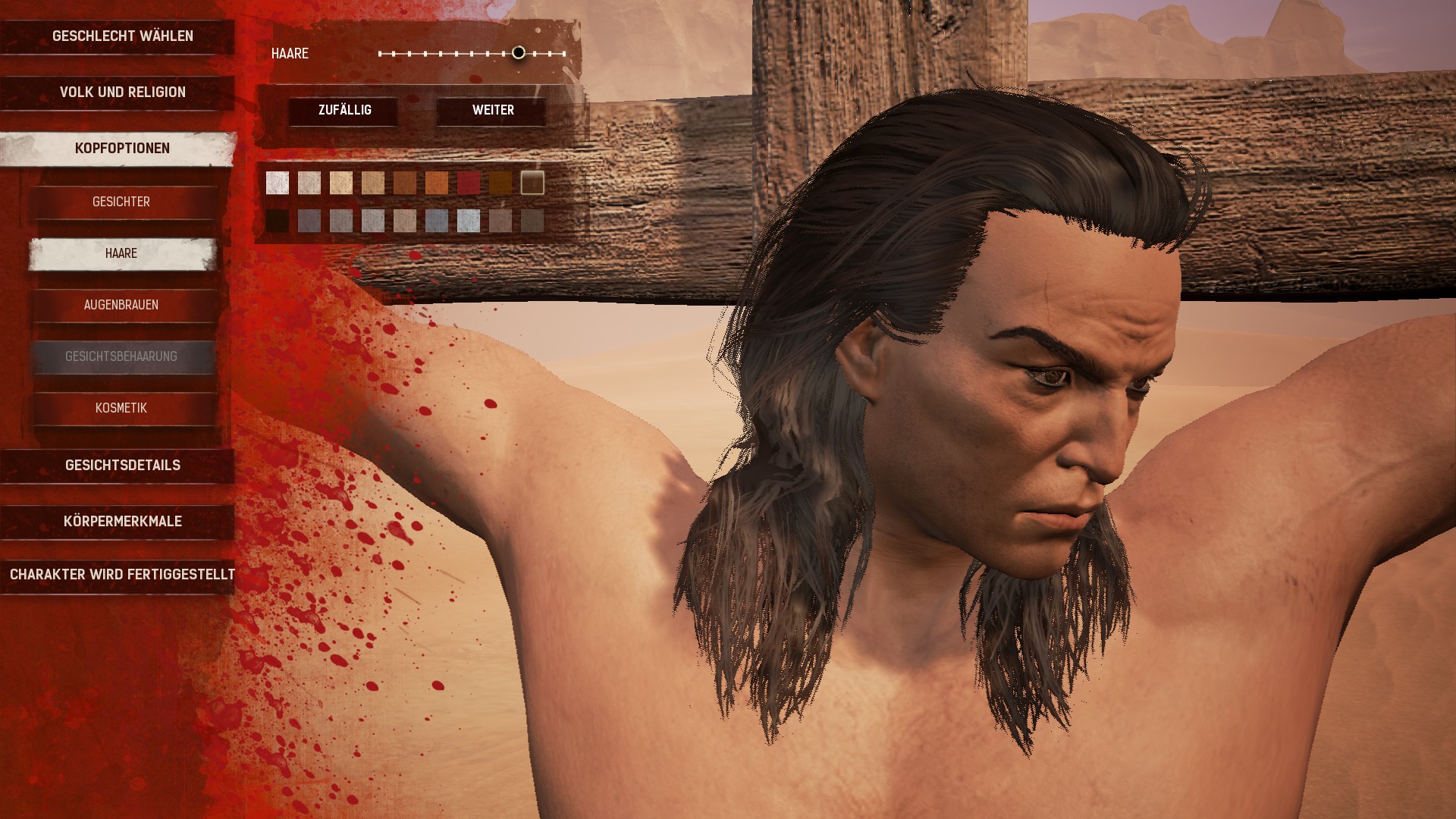This screenshot has width=1456, height=819.
Task: Open the Geschlecht wählen section
Action: click(122, 36)
